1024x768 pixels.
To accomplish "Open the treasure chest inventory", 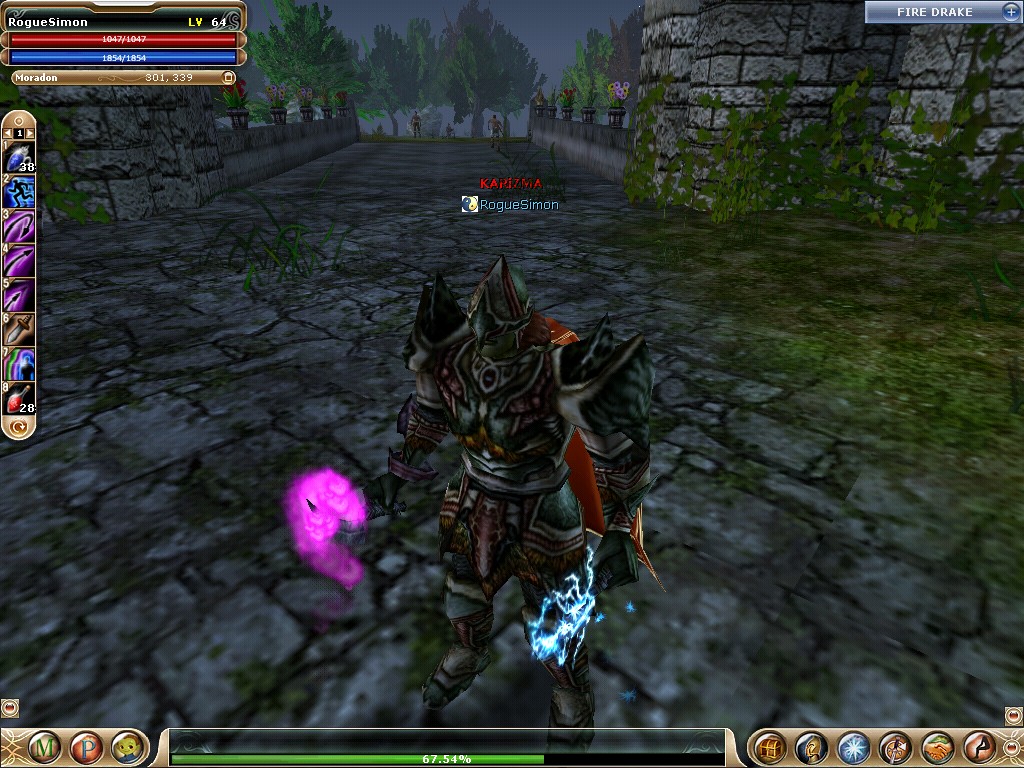I will [x=769, y=747].
